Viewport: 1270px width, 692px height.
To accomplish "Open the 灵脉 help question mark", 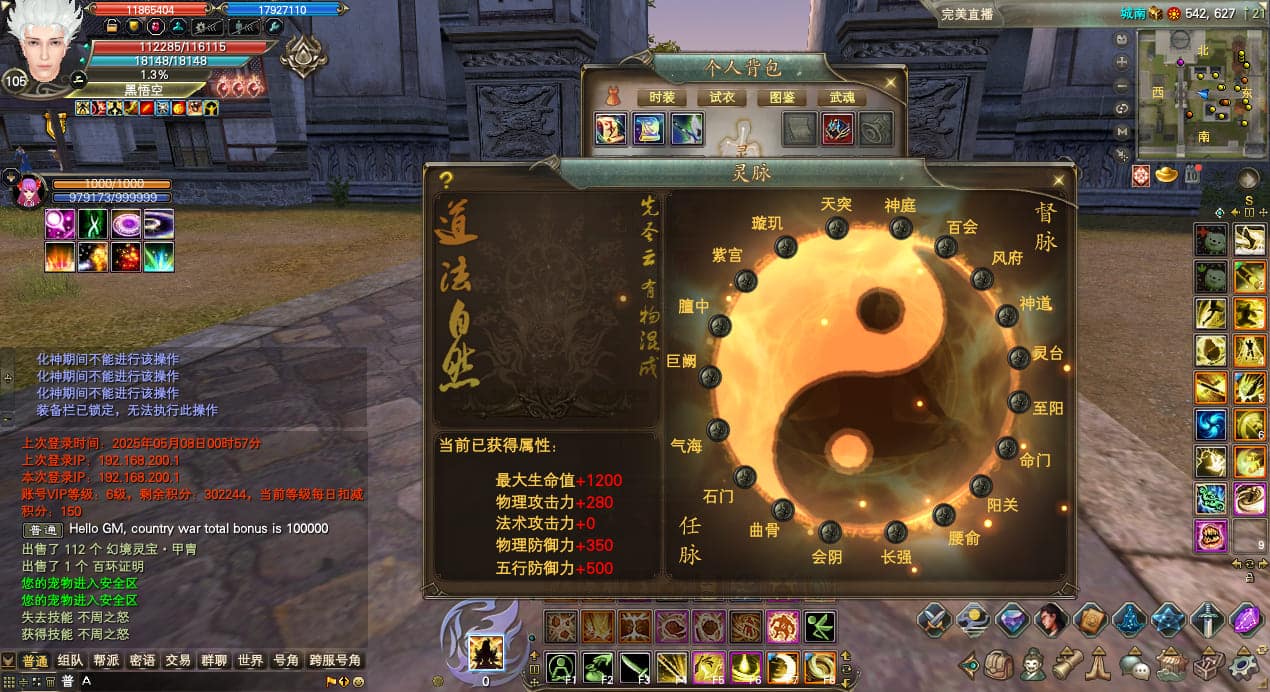I will (446, 180).
